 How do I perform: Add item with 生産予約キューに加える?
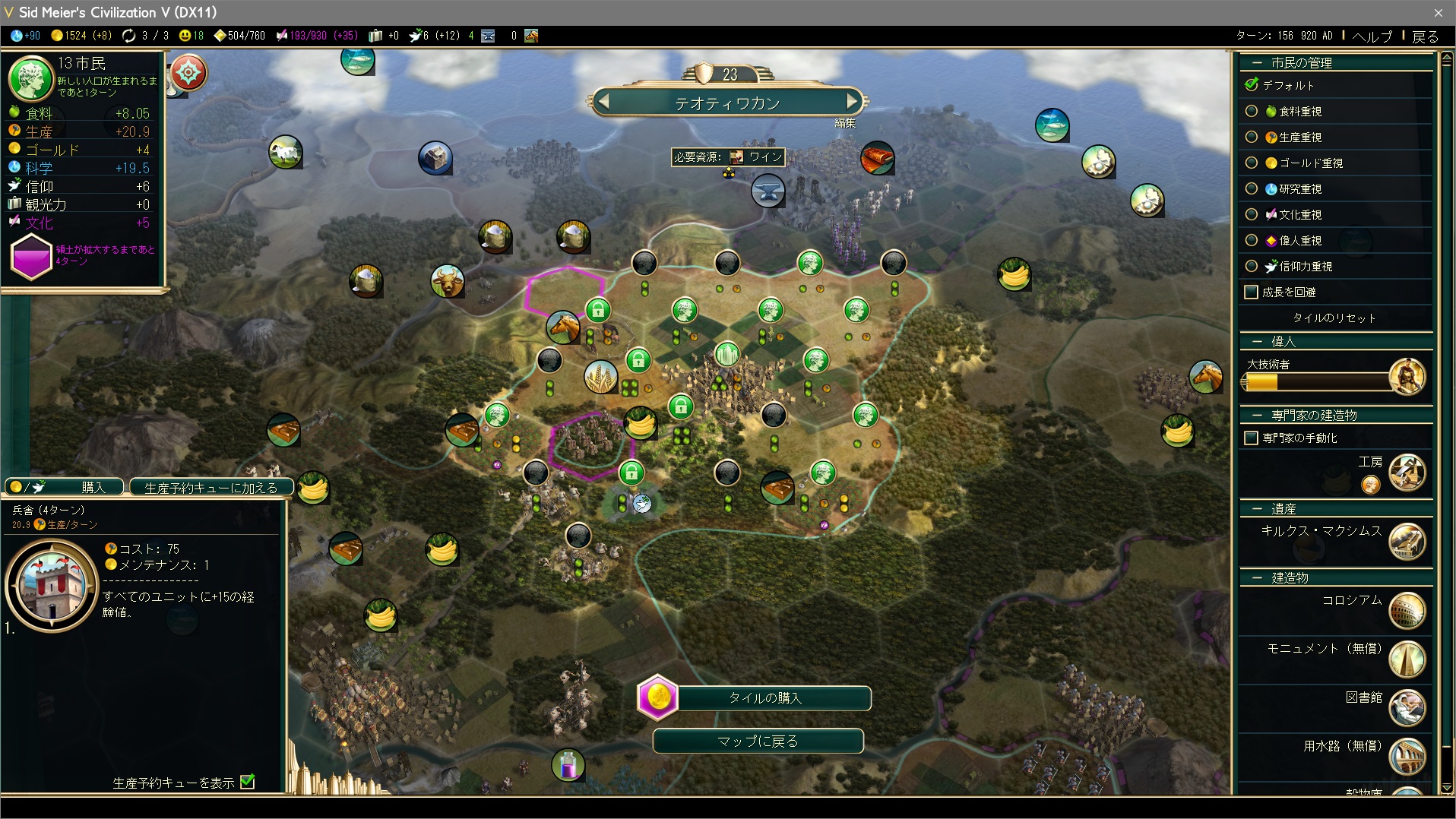coord(211,487)
